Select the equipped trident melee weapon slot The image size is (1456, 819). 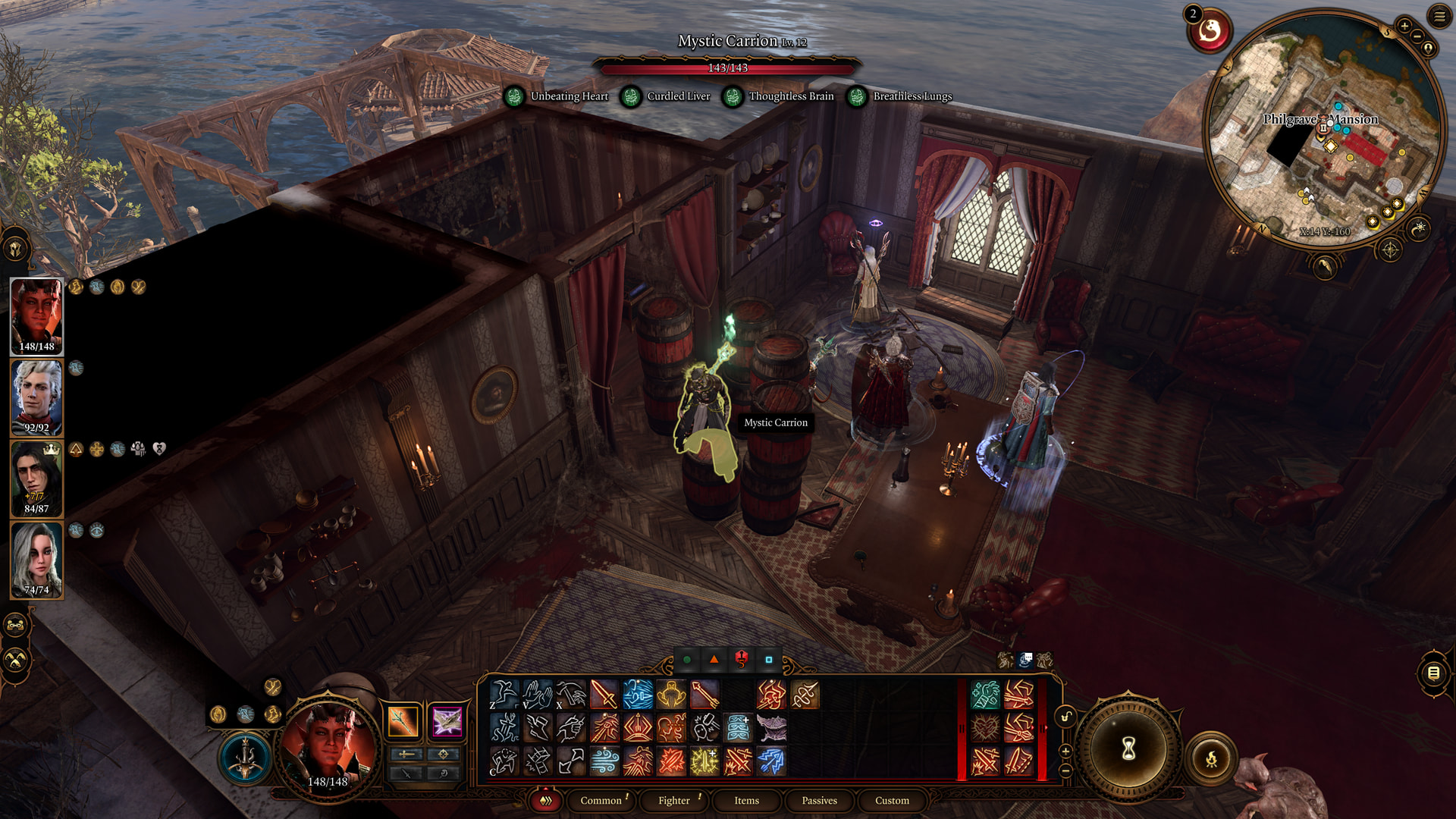pos(403,721)
